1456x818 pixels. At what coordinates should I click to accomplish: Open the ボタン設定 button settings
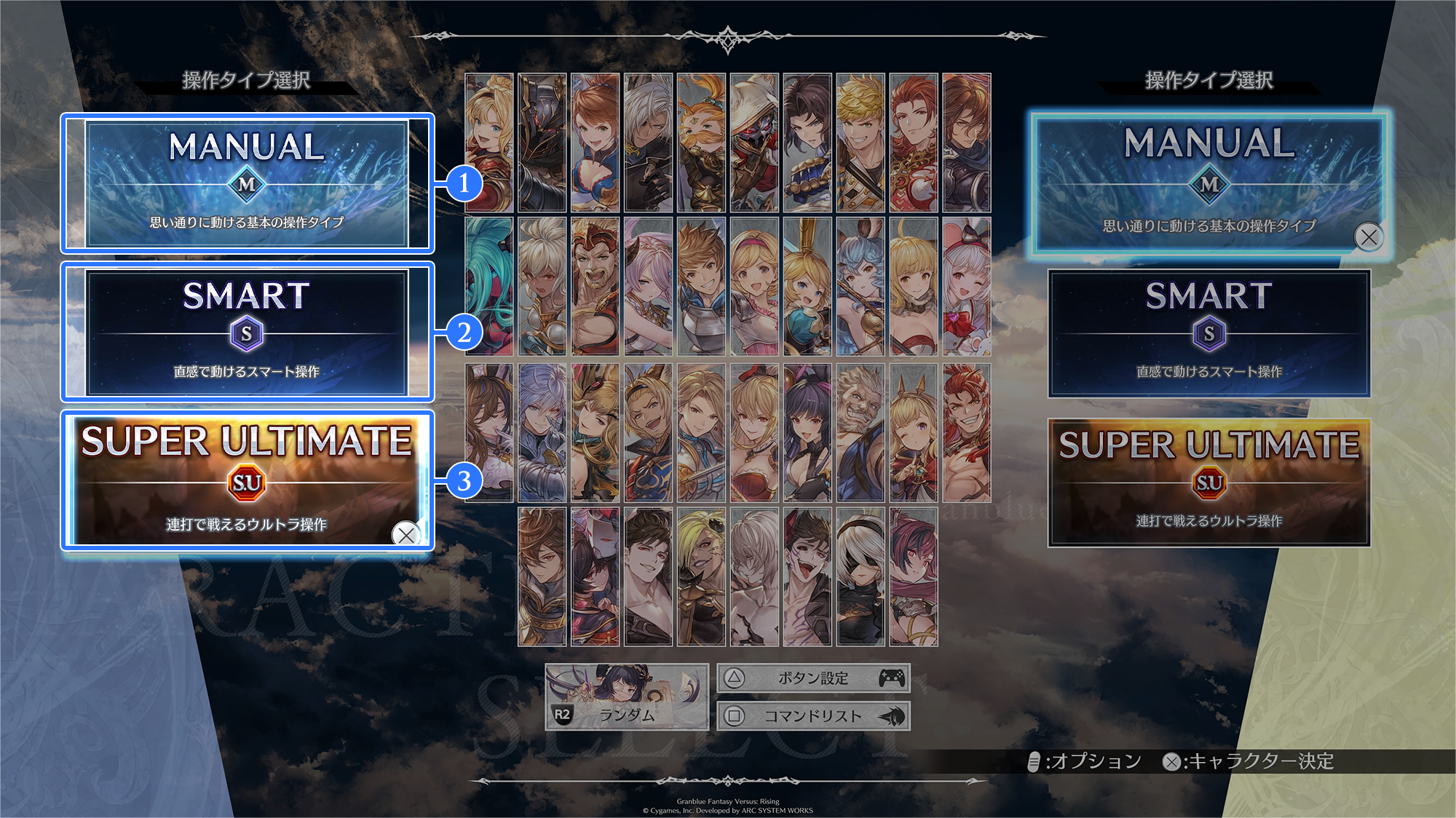pos(813,678)
